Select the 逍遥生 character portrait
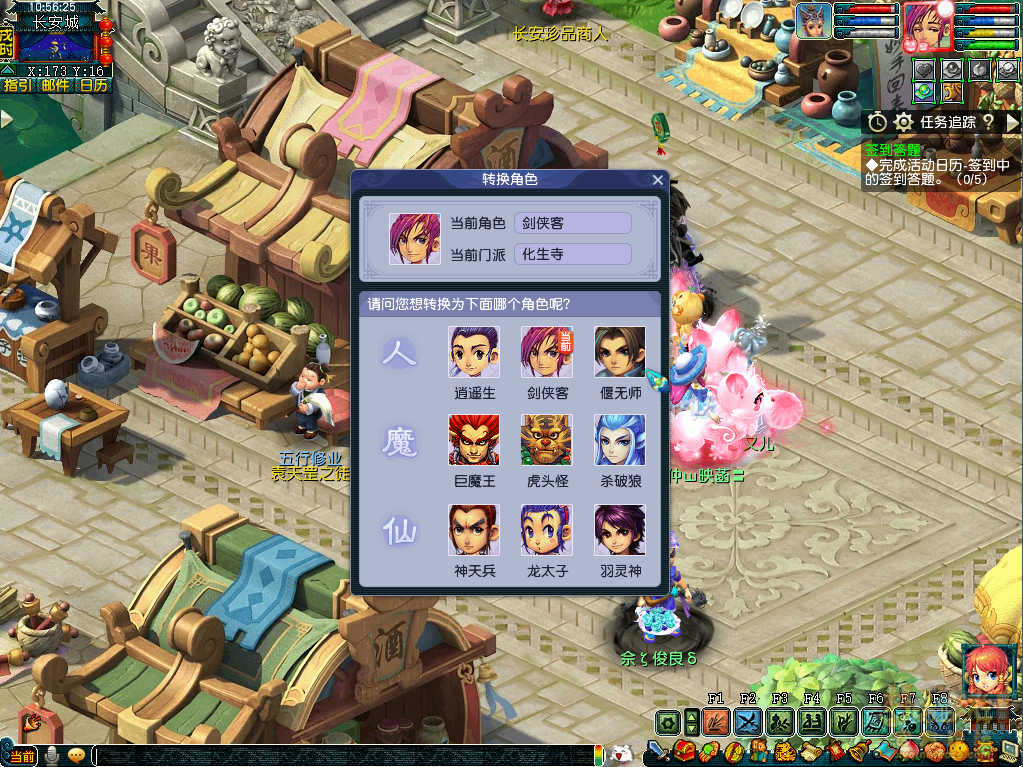Viewport: 1023px width, 767px height. (x=475, y=352)
